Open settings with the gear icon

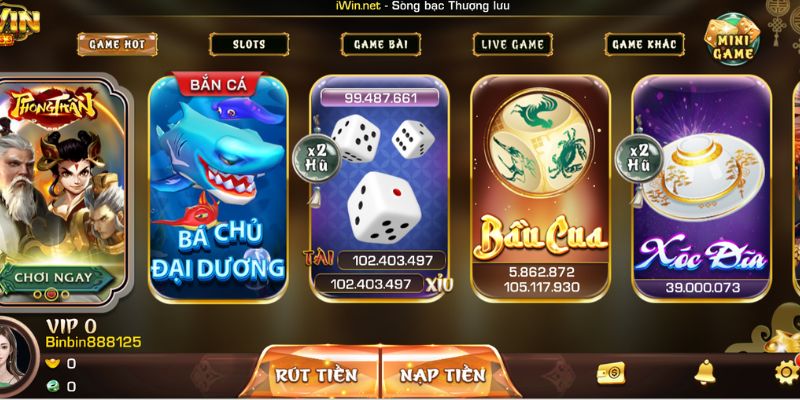(786, 373)
